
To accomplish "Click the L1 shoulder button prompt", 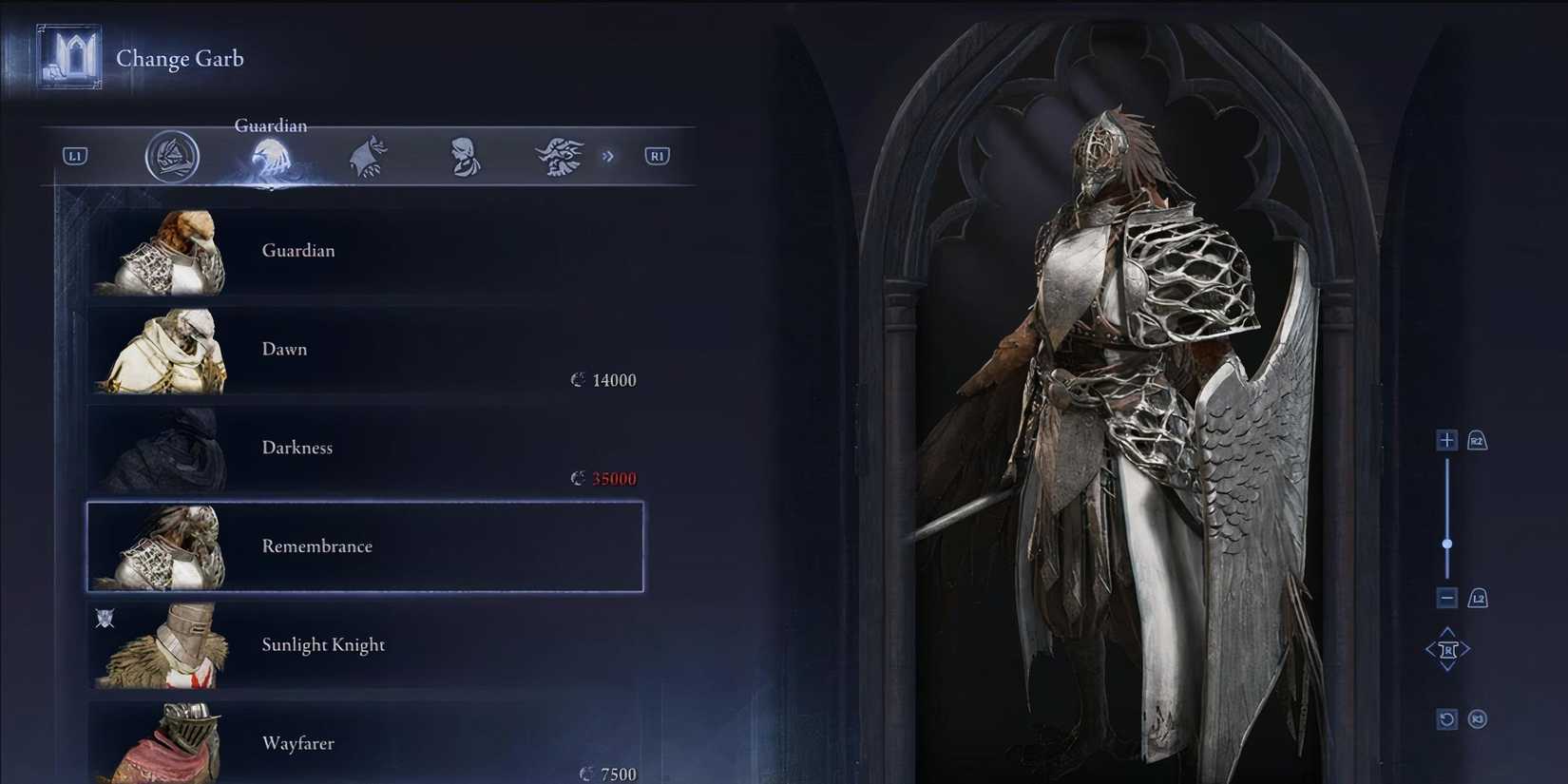I will tap(74, 155).
